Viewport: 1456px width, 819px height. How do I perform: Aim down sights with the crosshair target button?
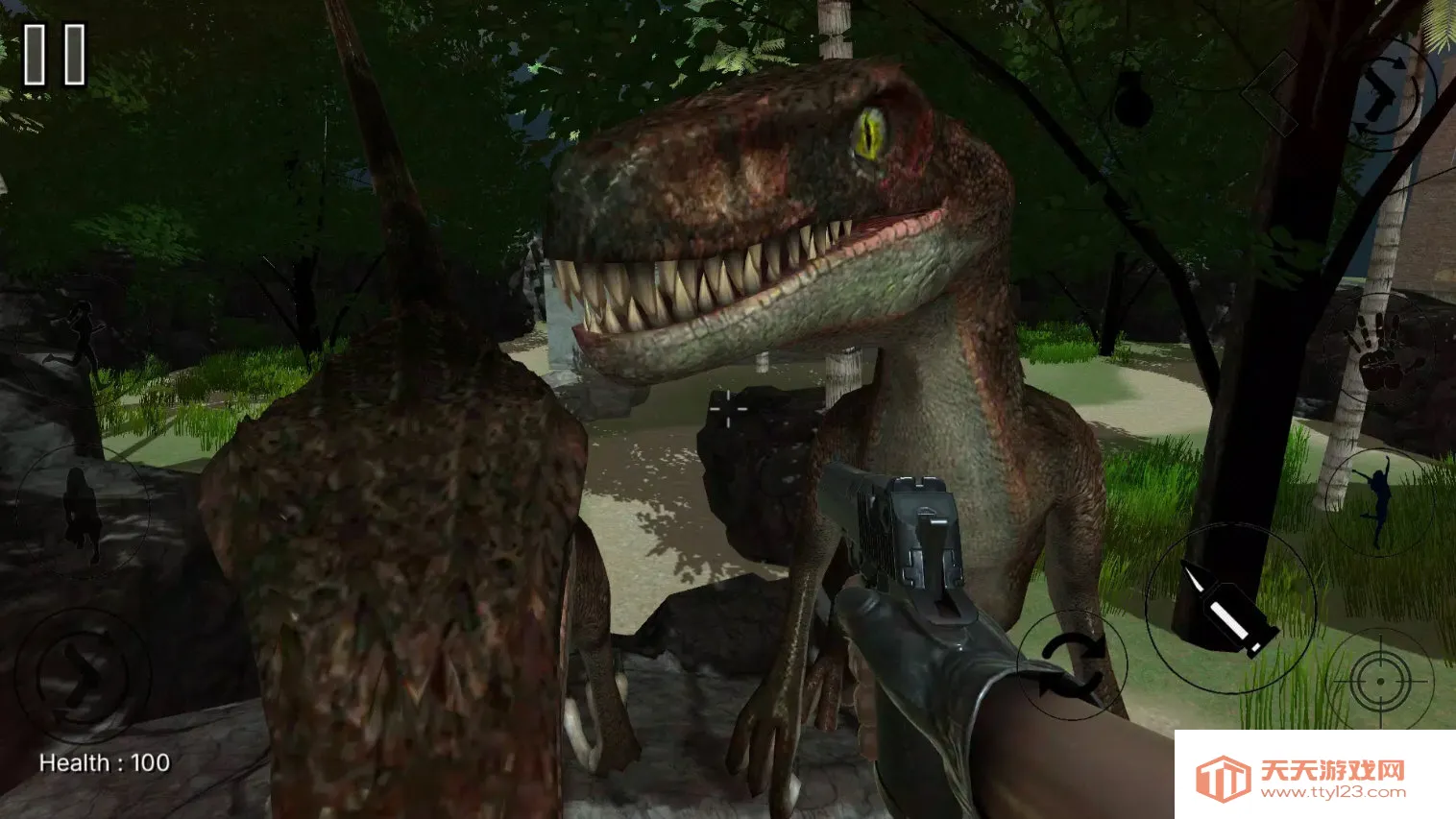pos(1380,680)
